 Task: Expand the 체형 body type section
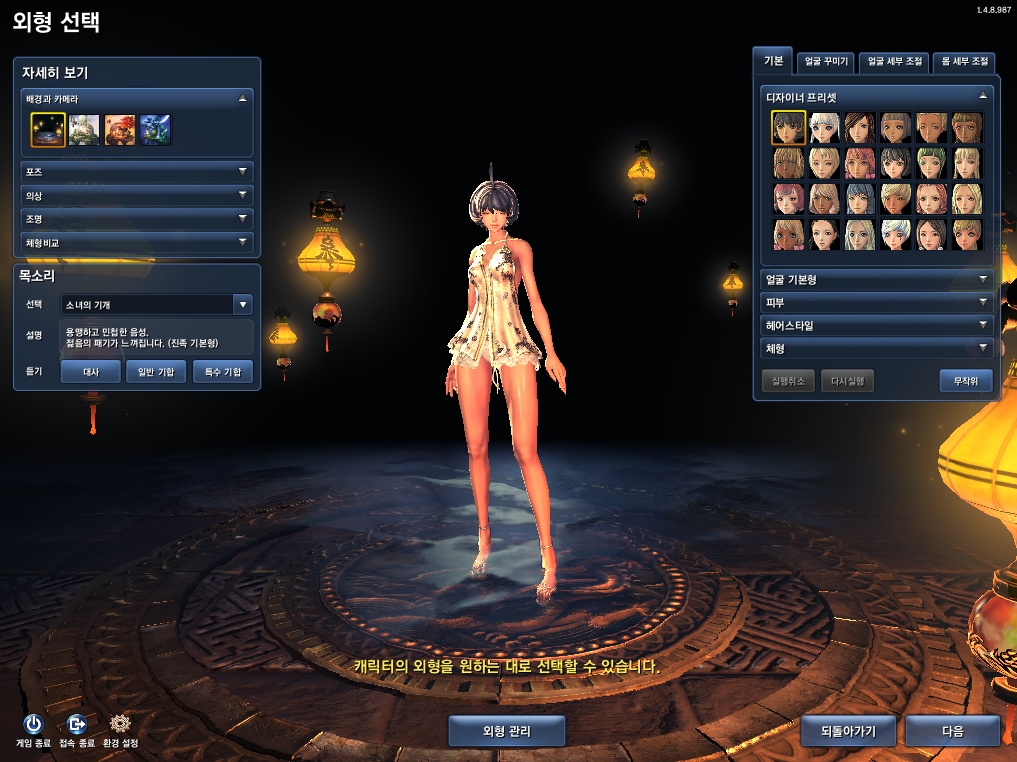pyautogui.click(x=876, y=349)
